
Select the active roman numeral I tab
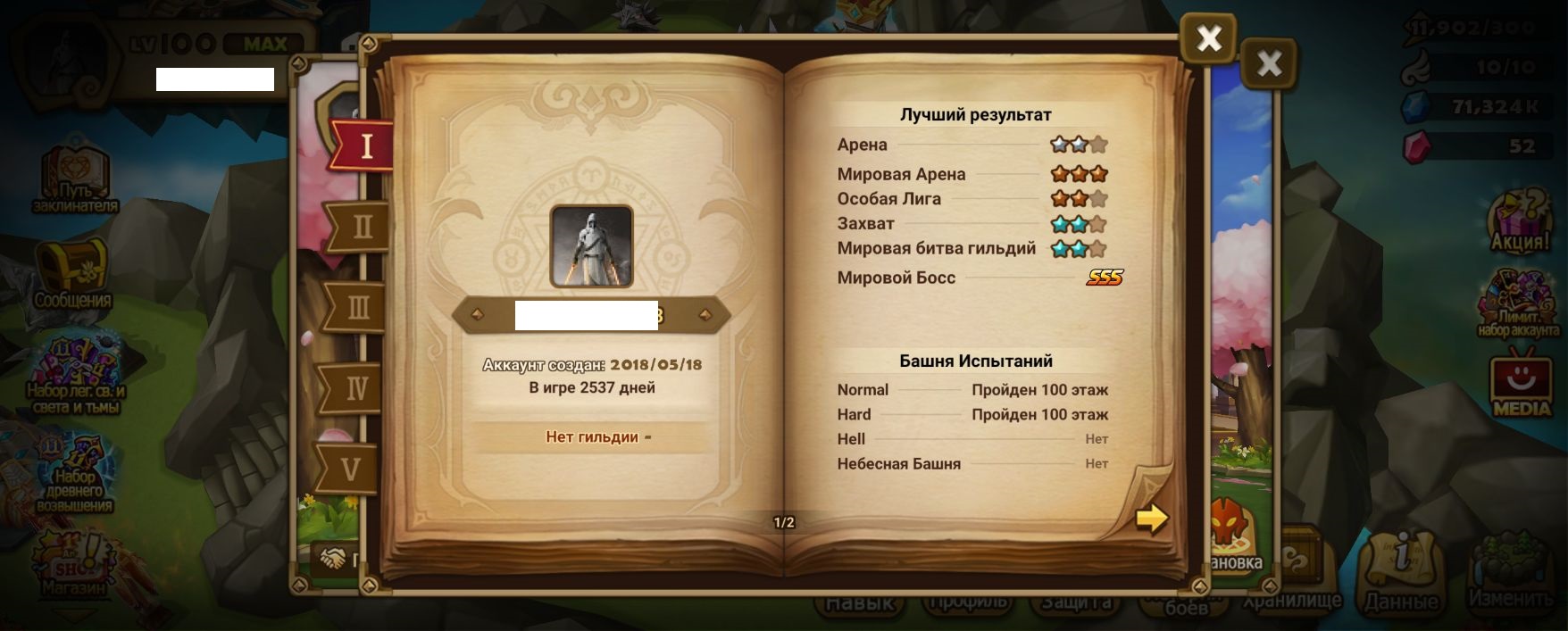point(364,145)
